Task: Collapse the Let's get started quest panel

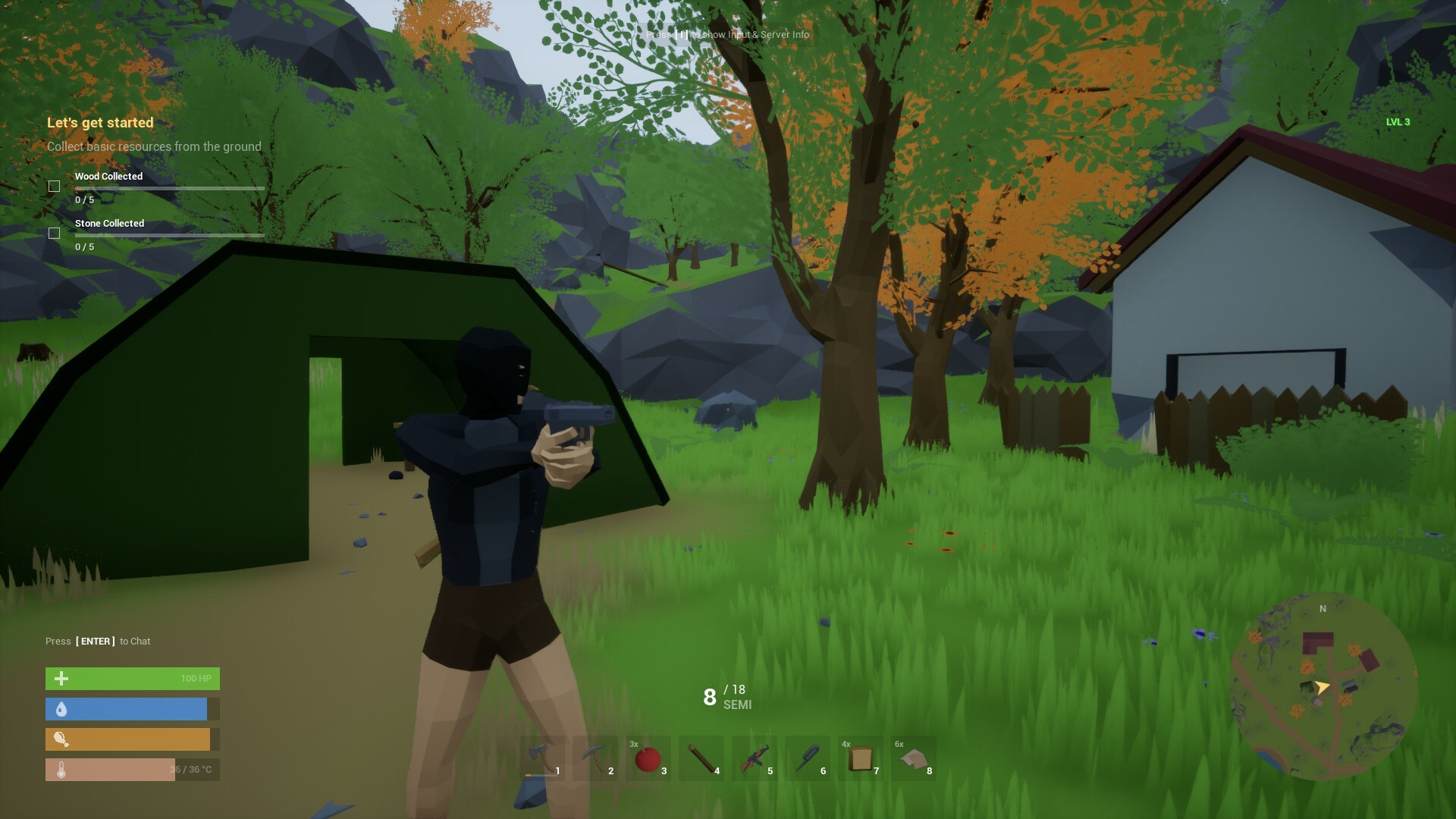Action: coord(100,122)
